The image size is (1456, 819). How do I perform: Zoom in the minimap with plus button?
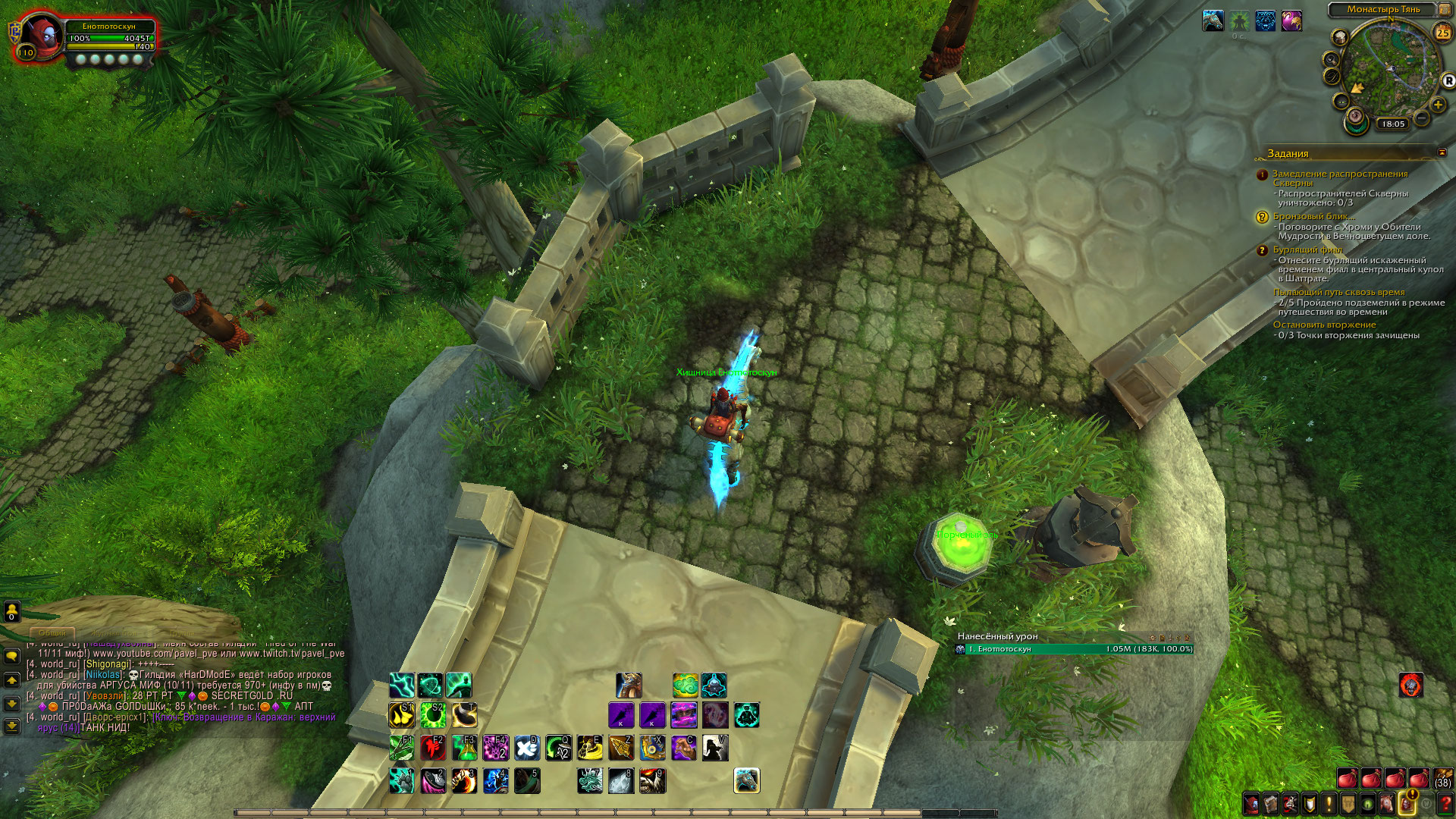[1438, 105]
